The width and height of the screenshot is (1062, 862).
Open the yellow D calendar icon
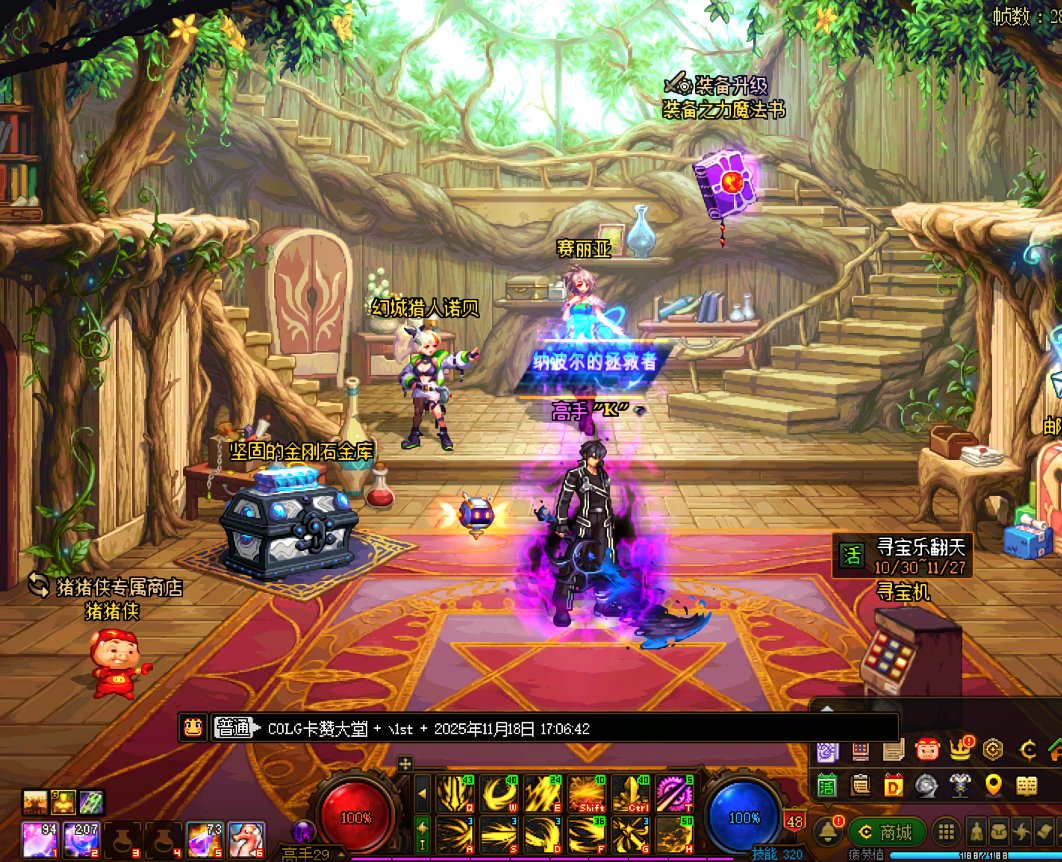click(893, 784)
